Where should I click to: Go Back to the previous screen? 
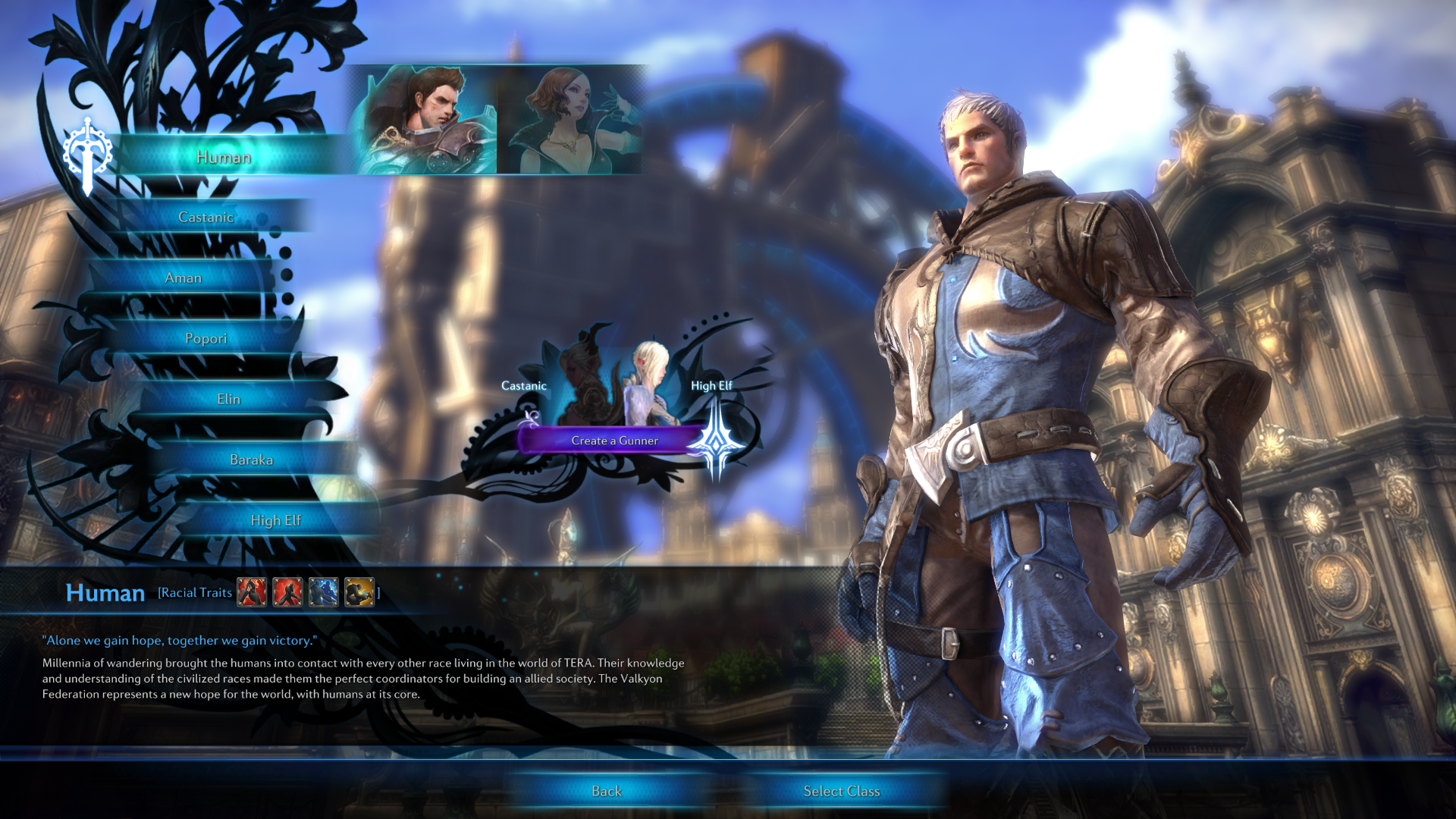(x=606, y=791)
